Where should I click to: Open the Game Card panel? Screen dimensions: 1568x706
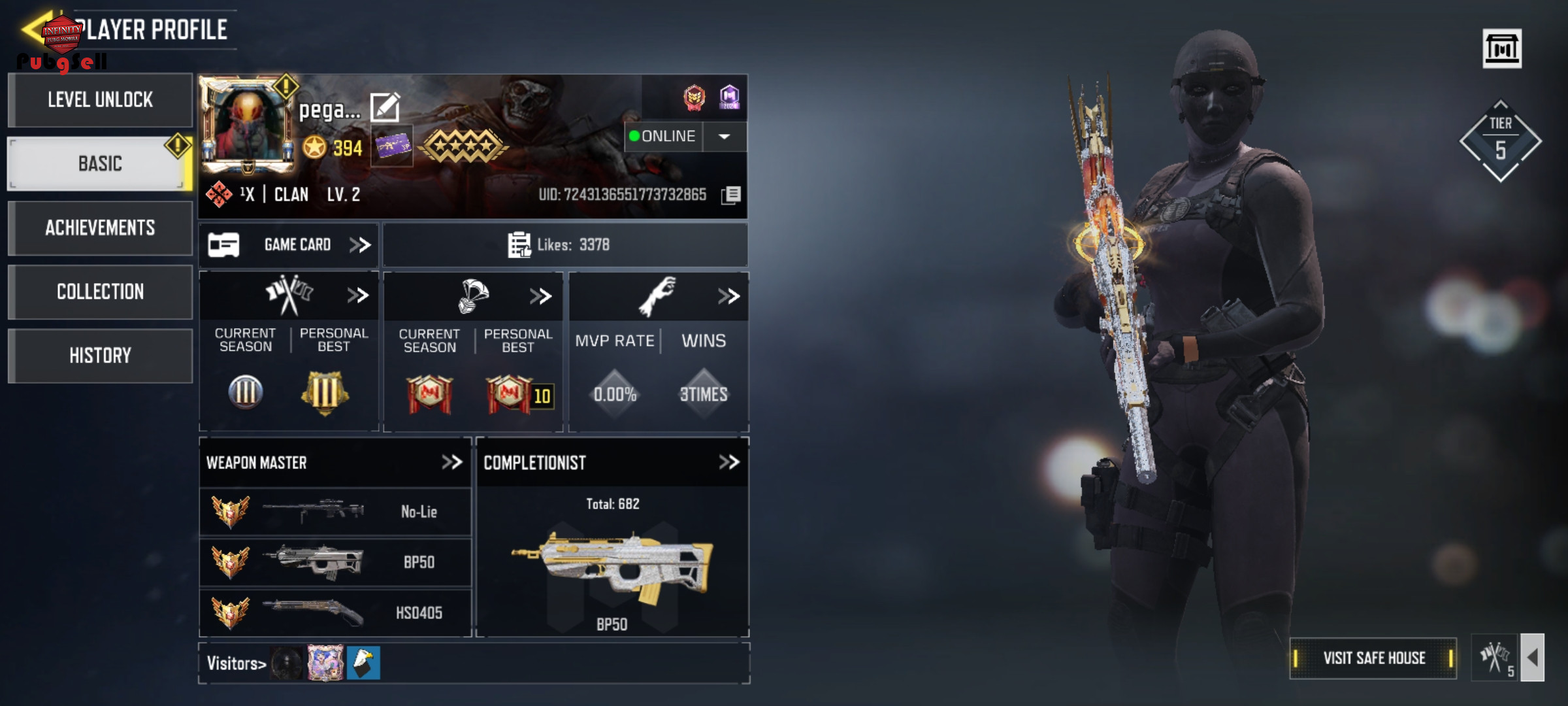click(x=289, y=245)
